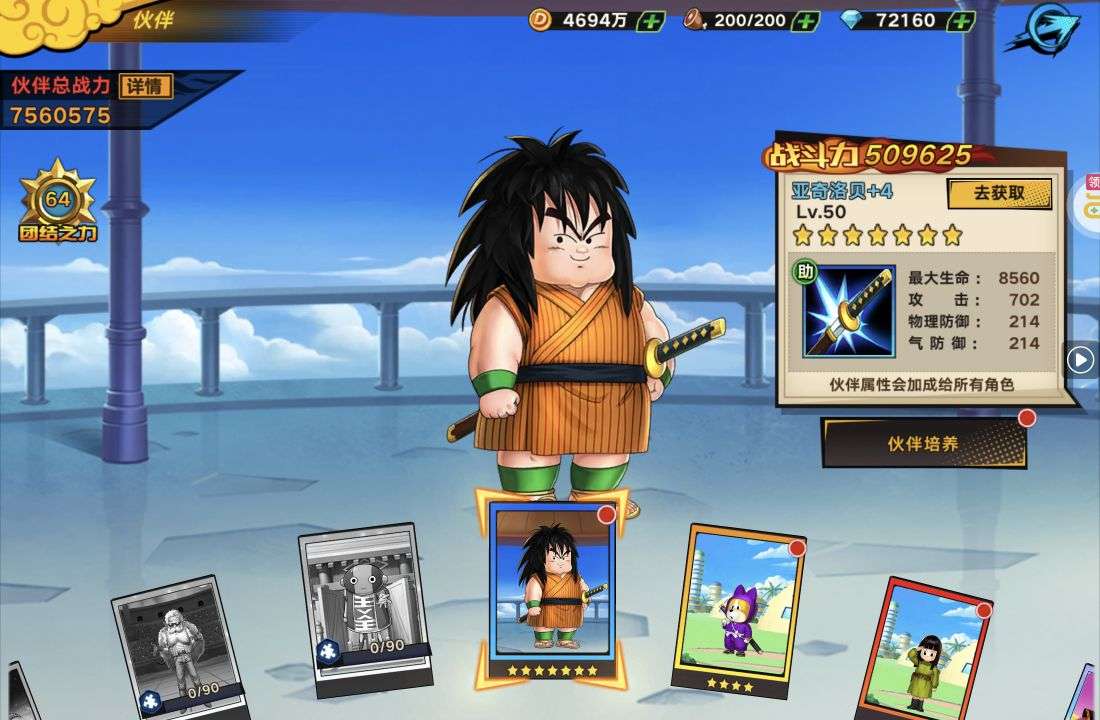Select the Yajirobe seven-star partner card
1100x720 pixels.
552,590
